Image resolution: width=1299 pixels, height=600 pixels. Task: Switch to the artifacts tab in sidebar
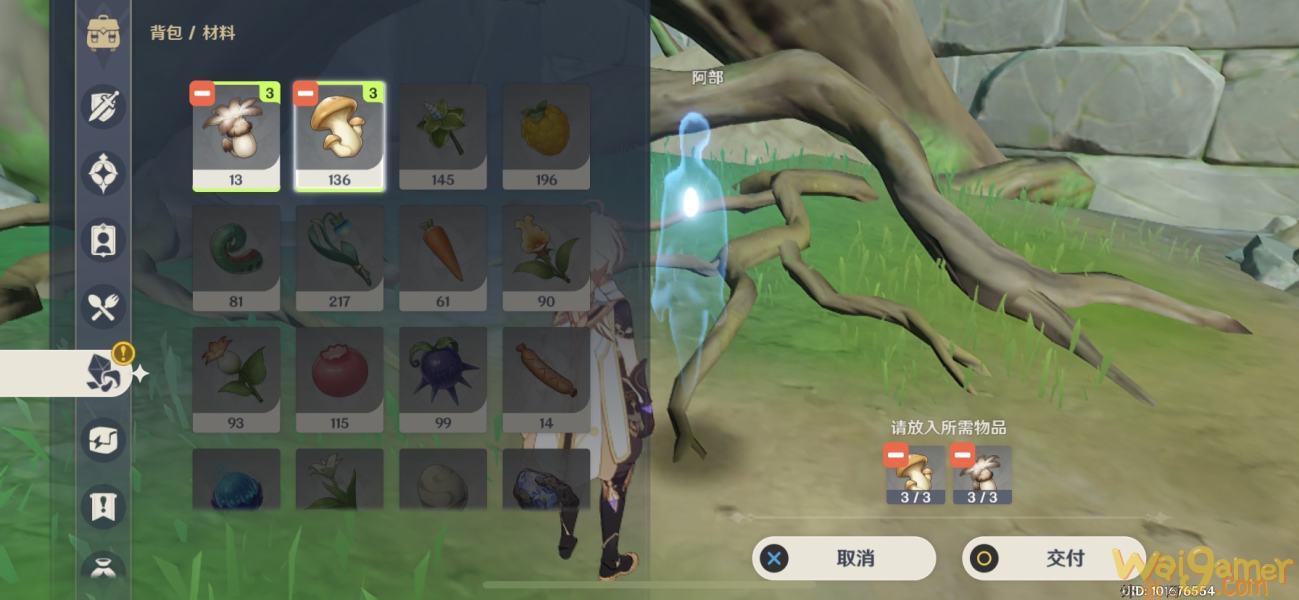coord(104,174)
